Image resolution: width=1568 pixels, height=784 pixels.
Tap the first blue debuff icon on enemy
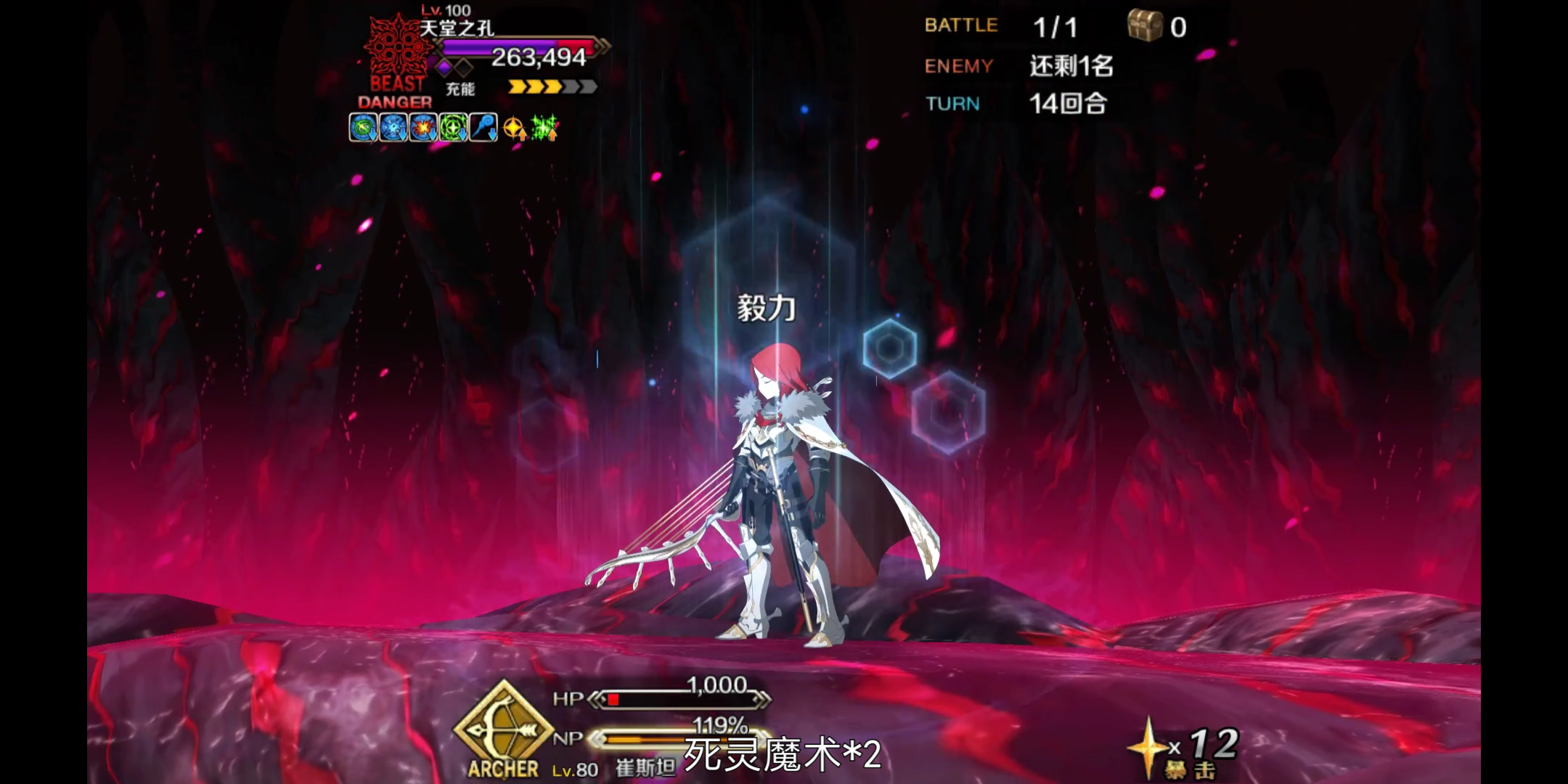point(363,128)
